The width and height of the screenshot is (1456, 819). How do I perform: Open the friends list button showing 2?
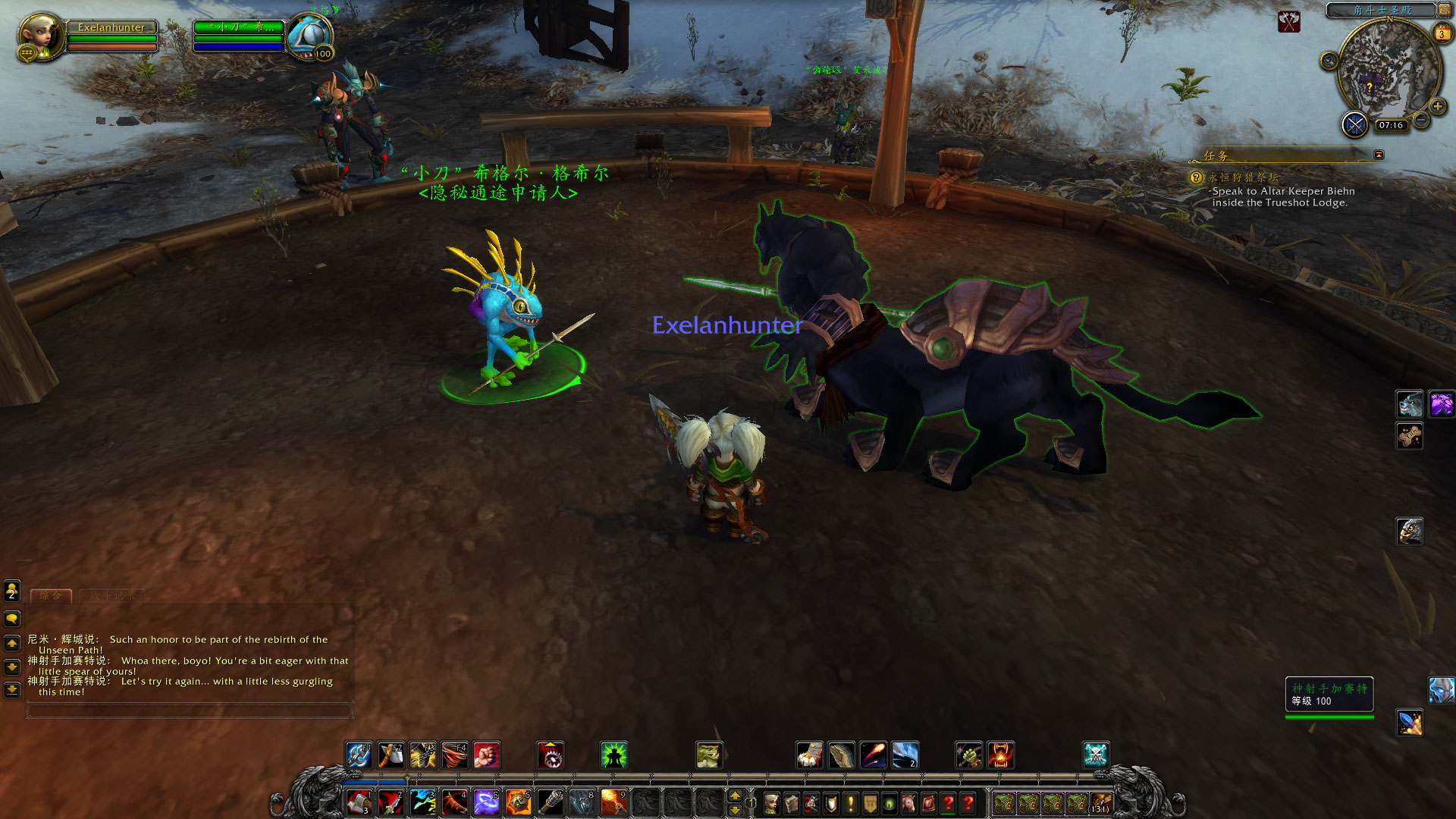point(12,590)
